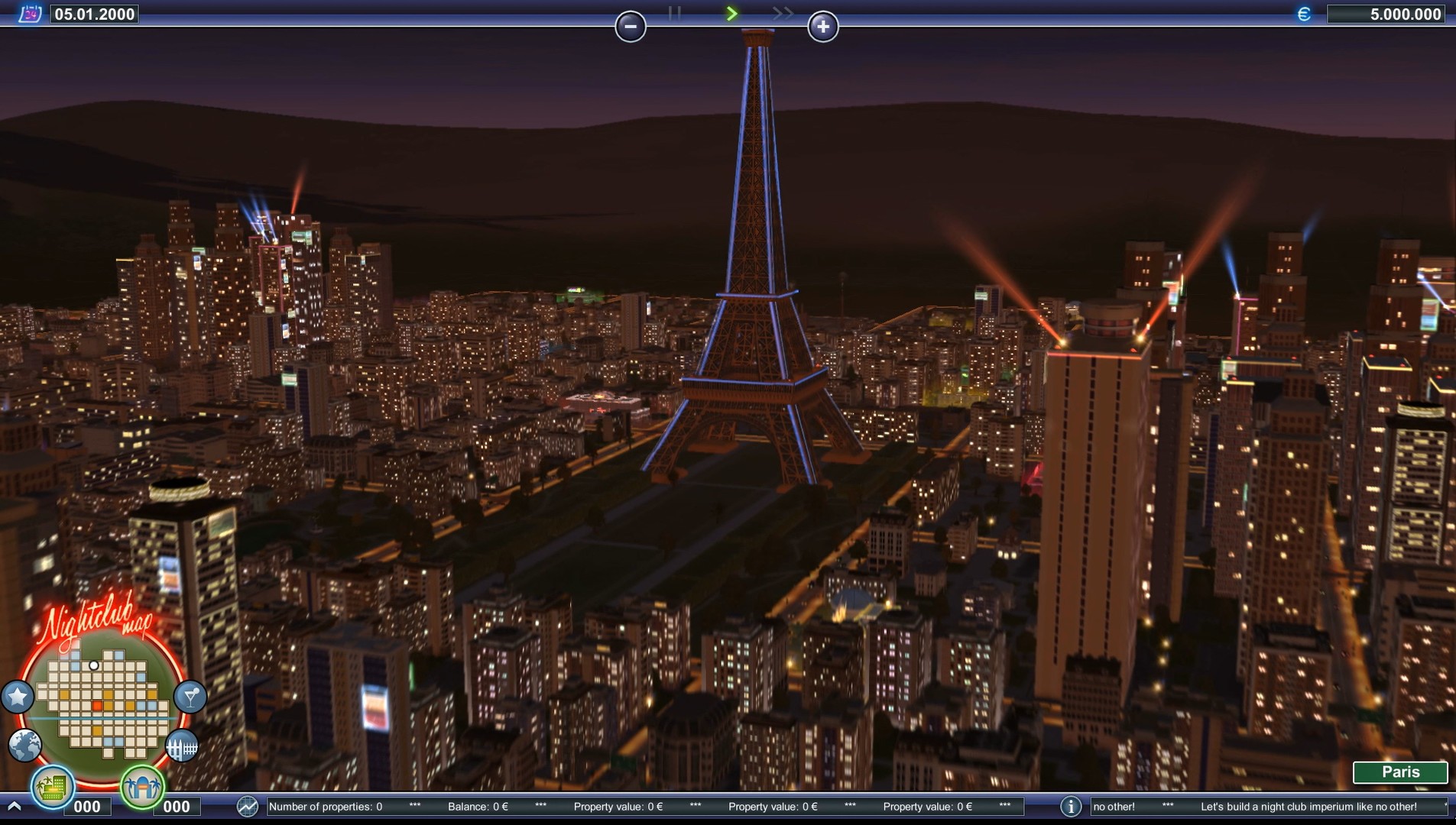The height and width of the screenshot is (825, 1456).
Task: Set time to normal speed with the green arrow
Action: tap(731, 13)
